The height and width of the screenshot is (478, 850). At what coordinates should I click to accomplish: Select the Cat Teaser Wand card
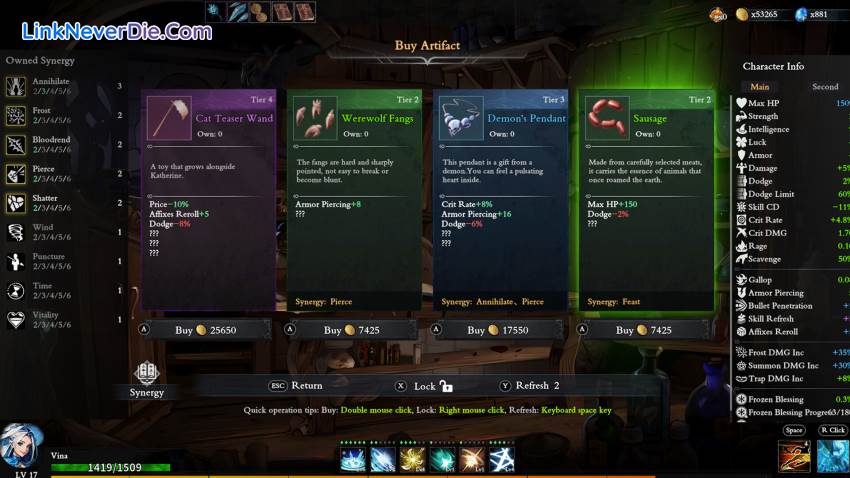208,200
